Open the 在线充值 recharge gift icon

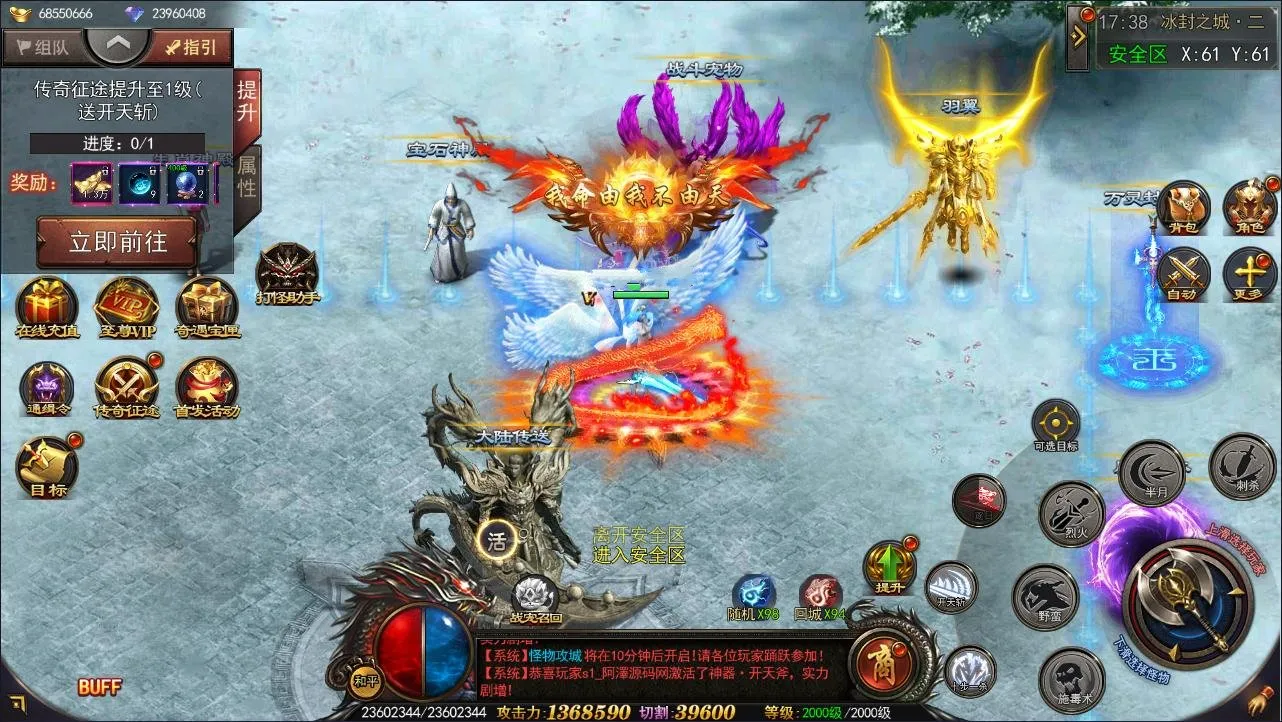coord(47,305)
